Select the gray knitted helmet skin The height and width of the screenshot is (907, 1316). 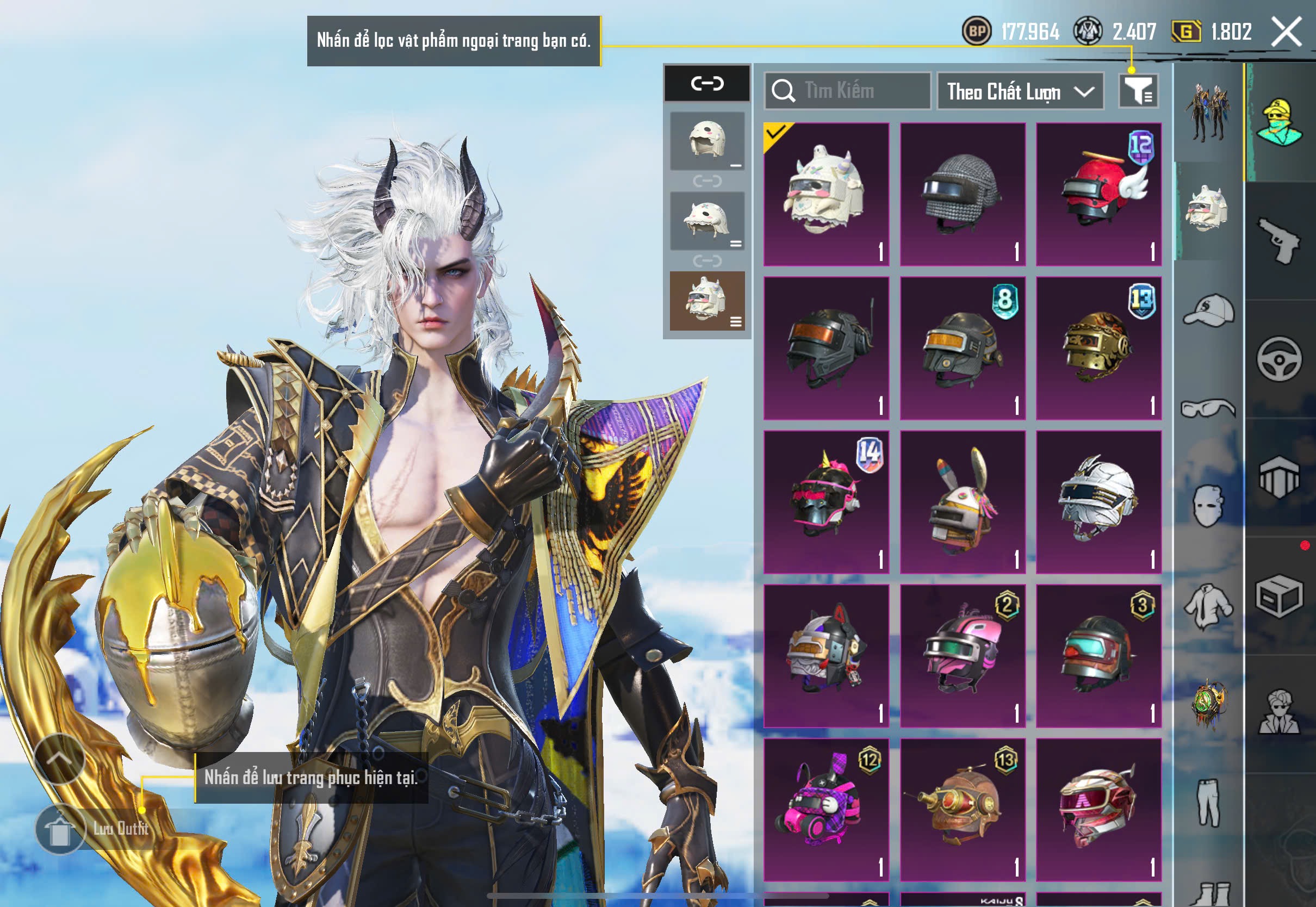[962, 194]
